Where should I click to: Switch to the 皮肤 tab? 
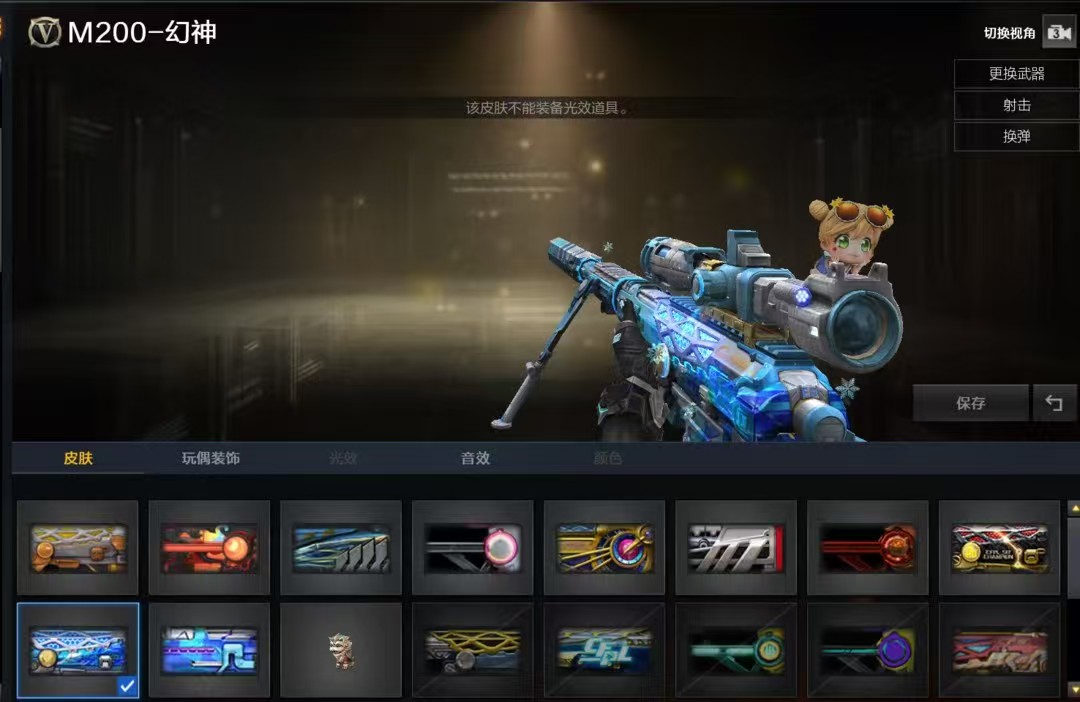(x=78, y=458)
